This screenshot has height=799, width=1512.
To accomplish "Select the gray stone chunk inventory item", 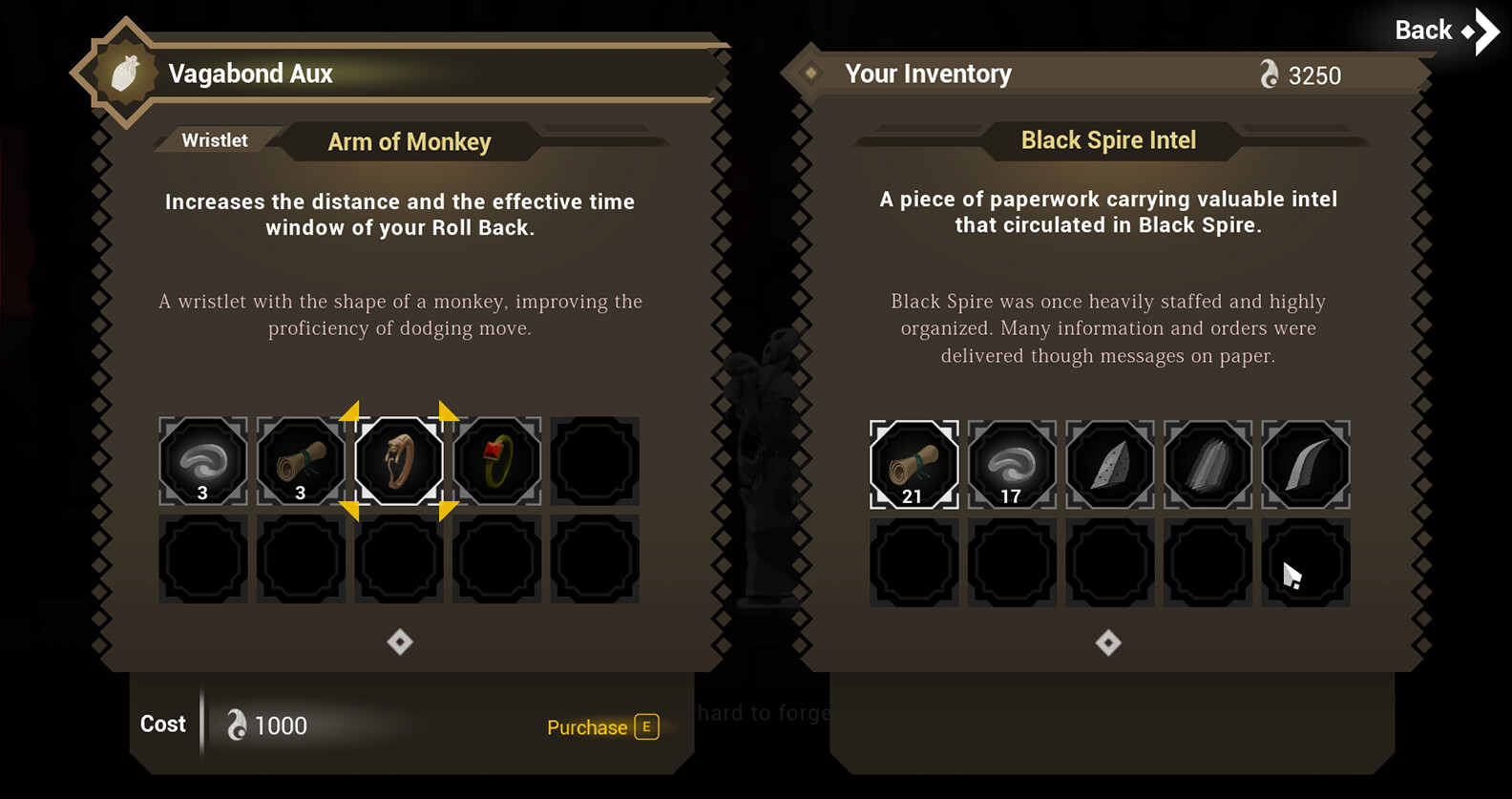I will point(1109,465).
